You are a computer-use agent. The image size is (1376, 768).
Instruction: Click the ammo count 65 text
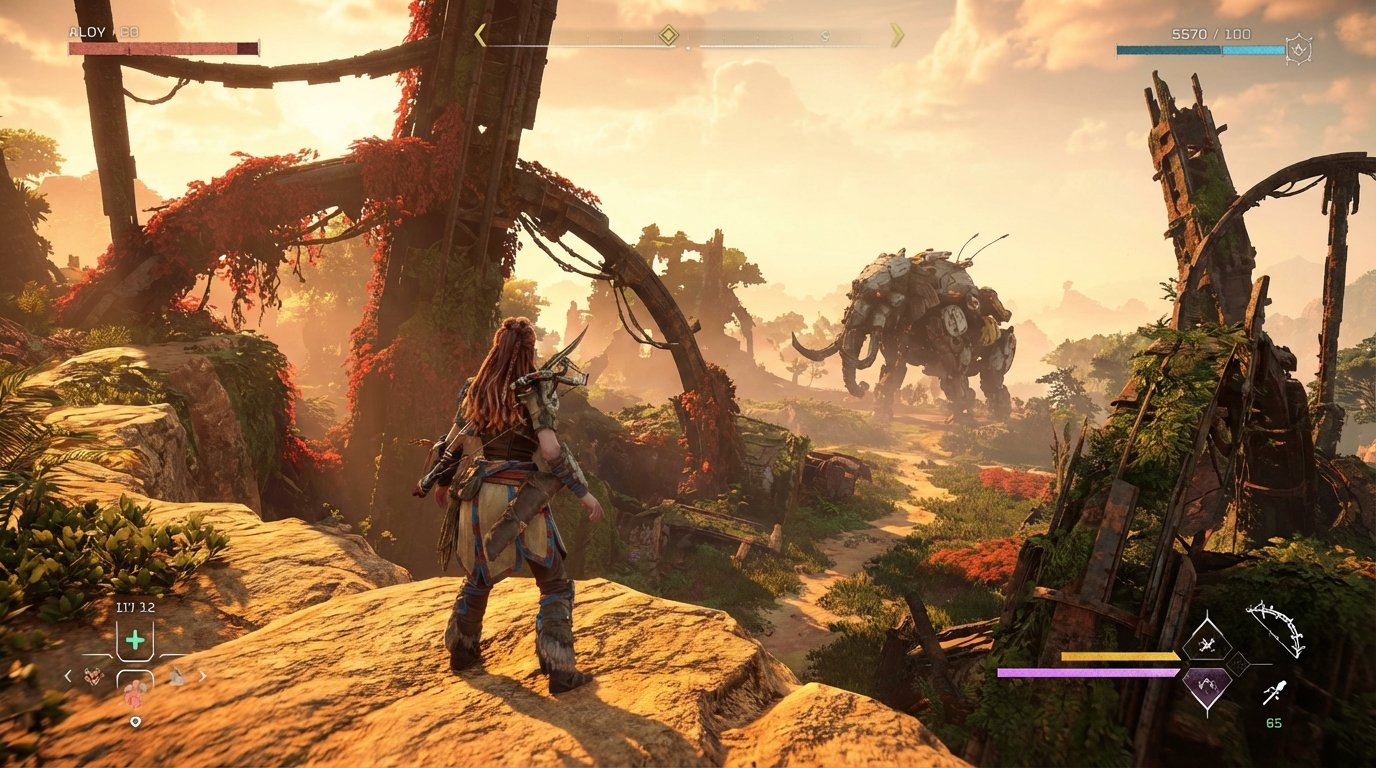[x=1274, y=721]
